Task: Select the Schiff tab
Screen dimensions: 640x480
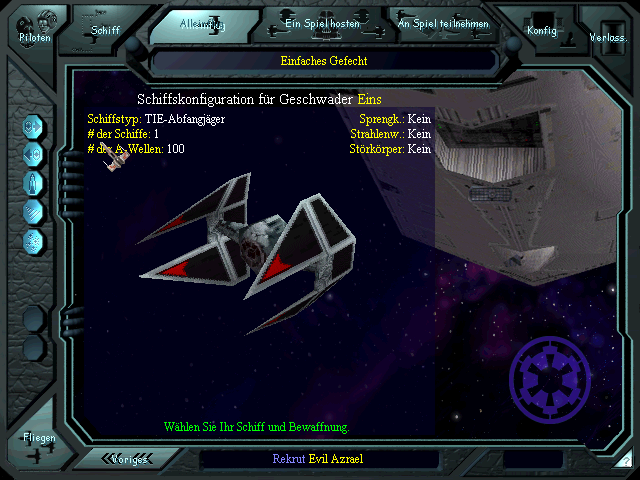Action: (105, 29)
